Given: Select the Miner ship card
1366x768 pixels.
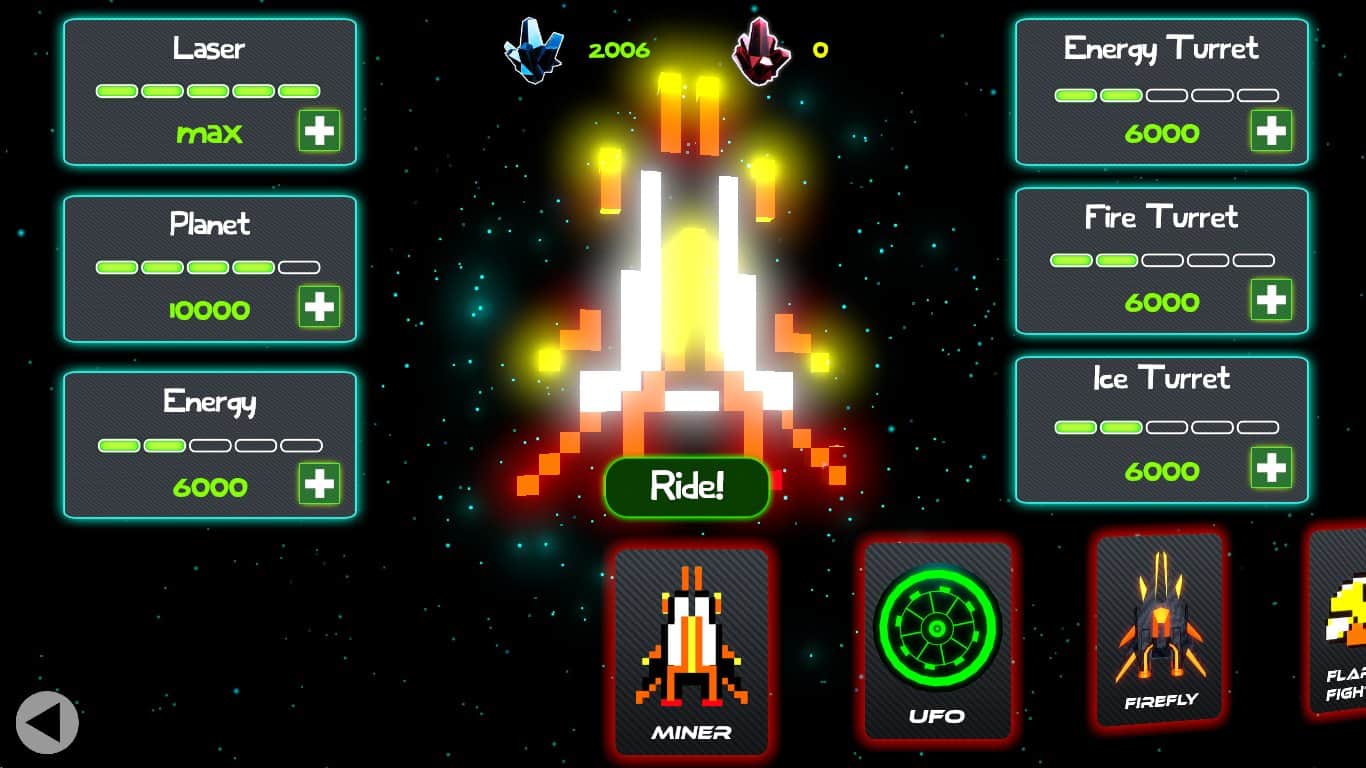Looking at the screenshot, I should pyautogui.click(x=691, y=650).
